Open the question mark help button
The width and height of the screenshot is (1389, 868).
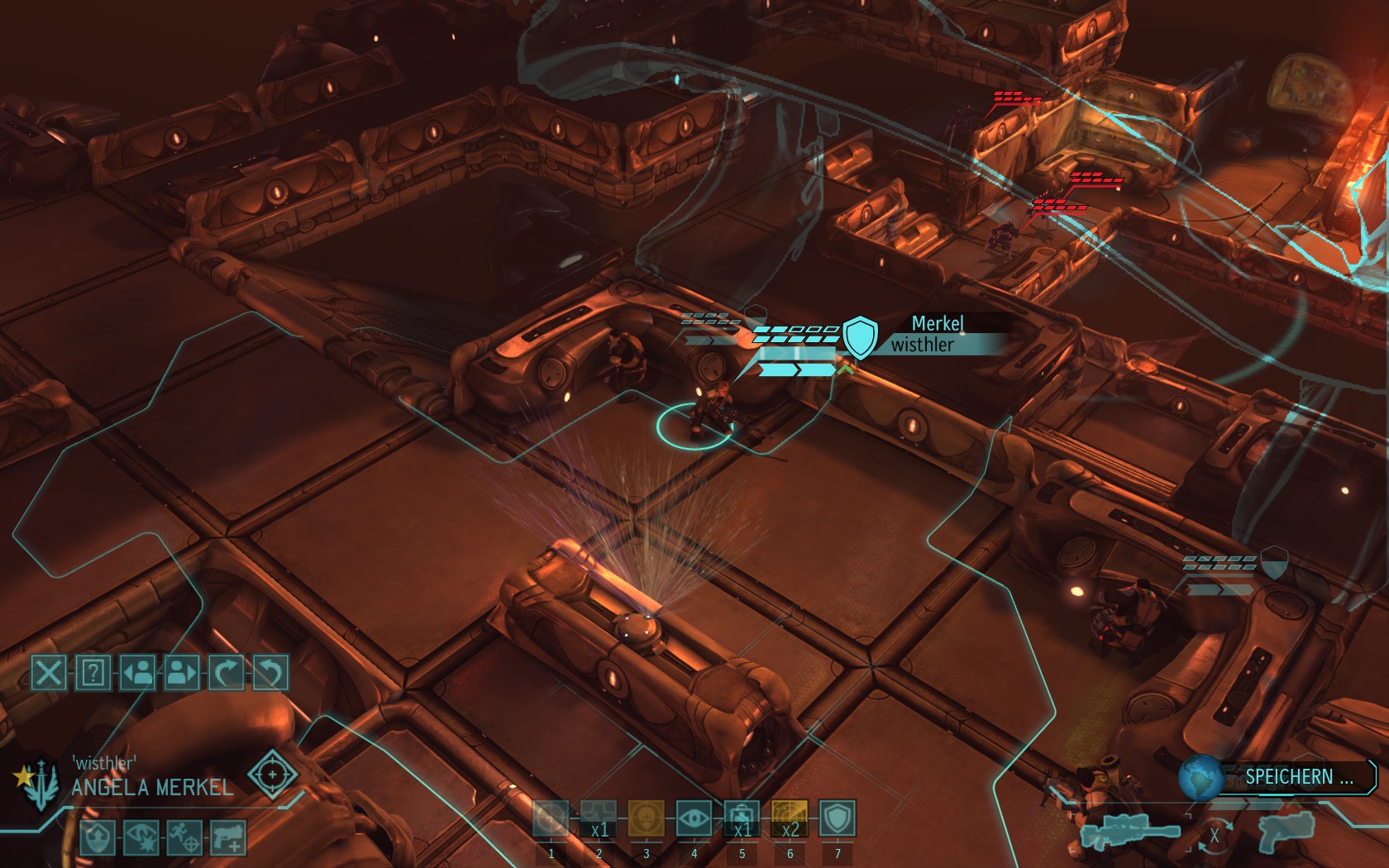(x=93, y=673)
